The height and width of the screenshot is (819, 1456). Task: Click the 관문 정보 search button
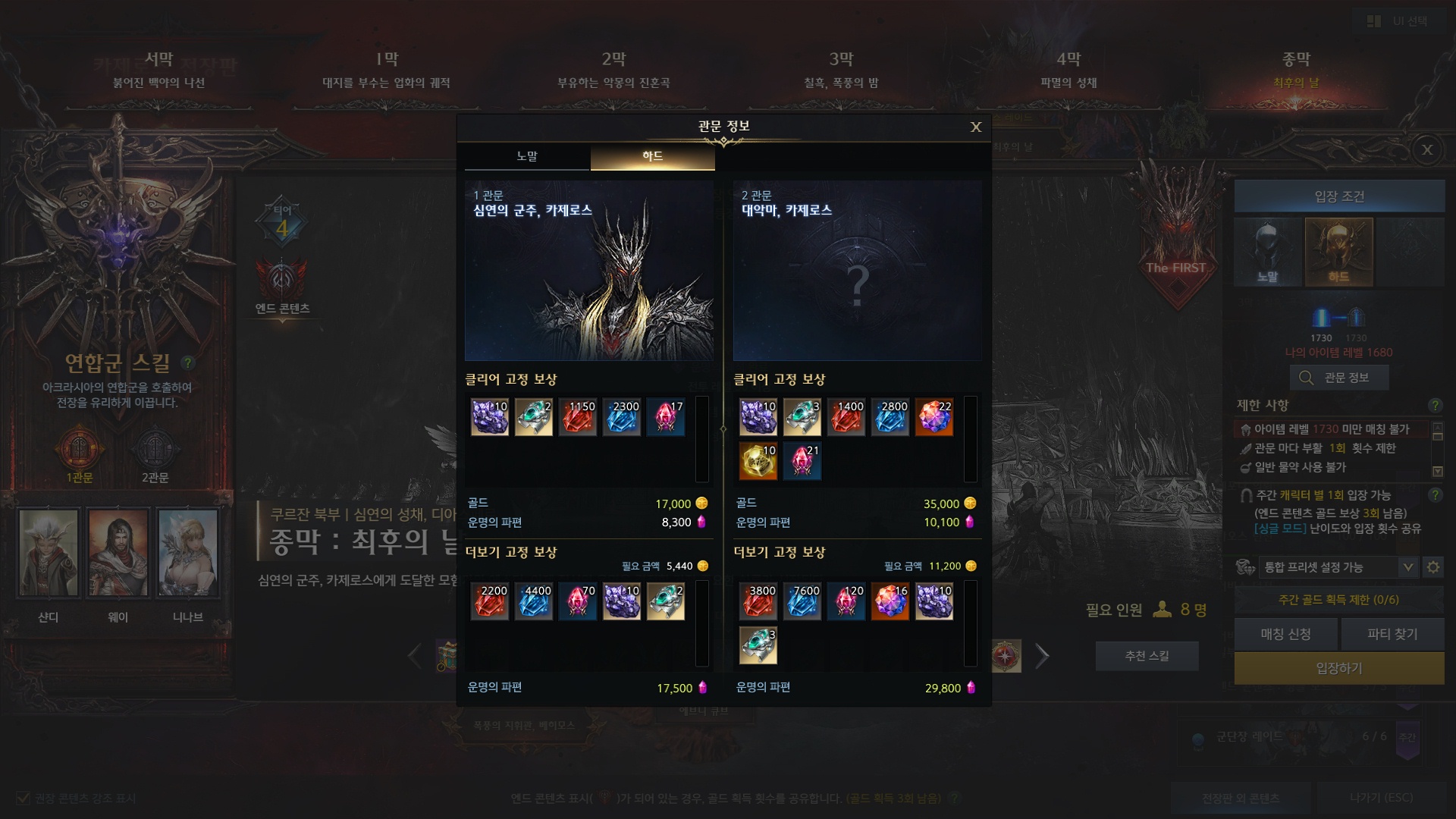point(1338,378)
